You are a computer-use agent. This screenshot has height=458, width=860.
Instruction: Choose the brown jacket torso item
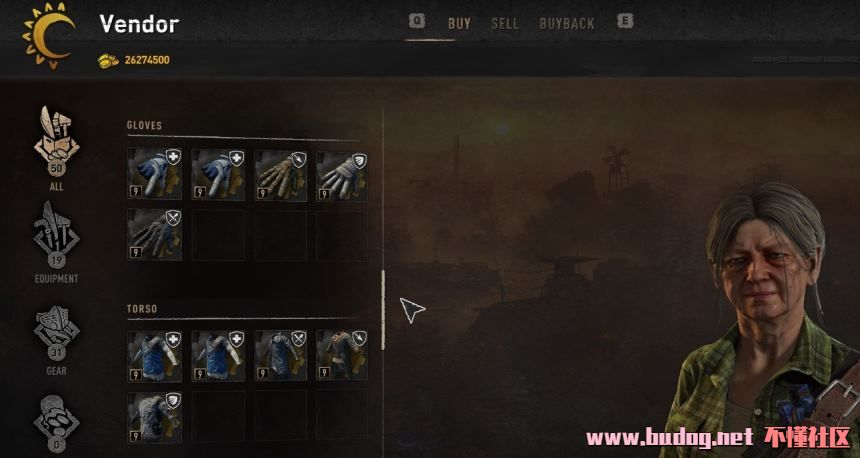click(342, 355)
